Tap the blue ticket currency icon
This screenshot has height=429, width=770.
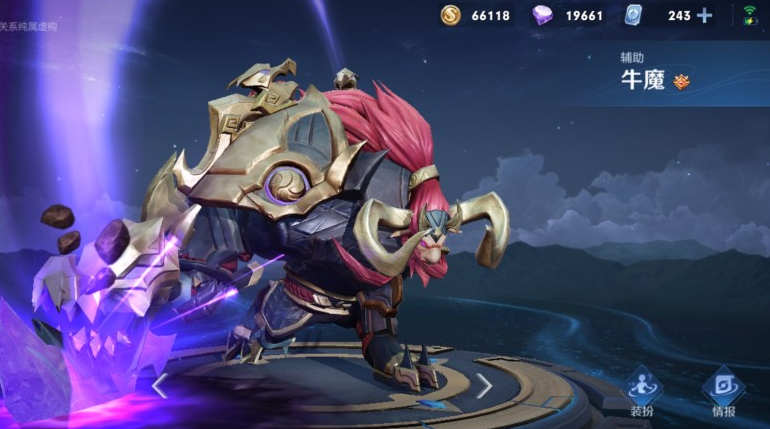(633, 15)
